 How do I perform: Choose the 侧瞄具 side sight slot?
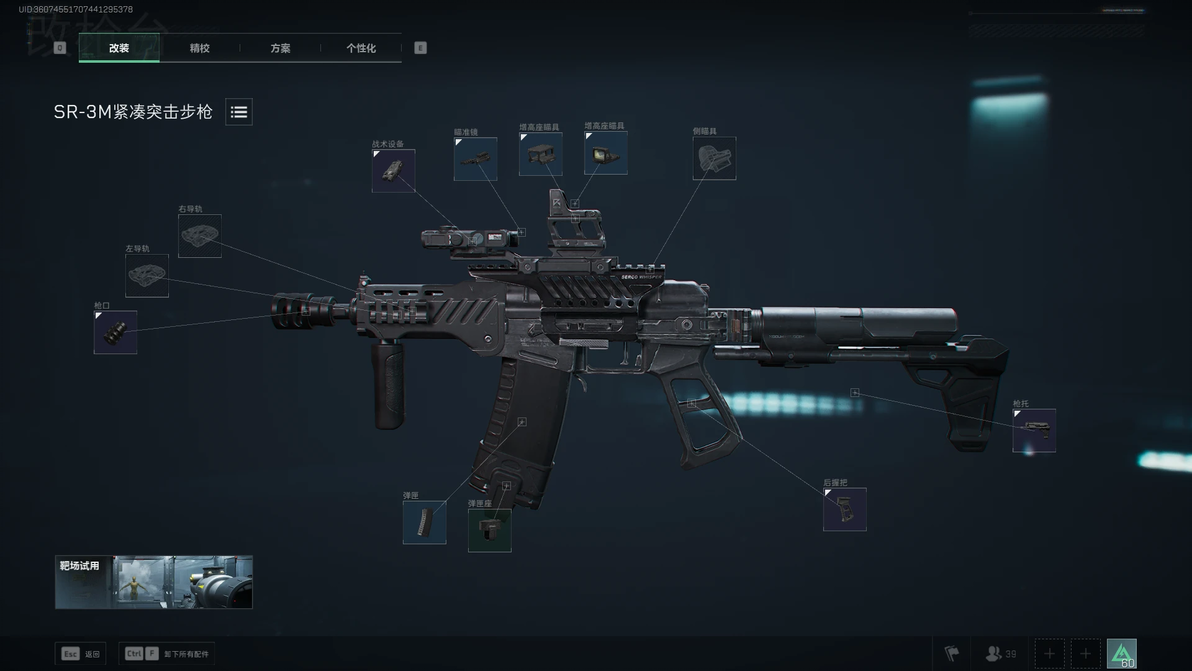pyautogui.click(x=714, y=158)
